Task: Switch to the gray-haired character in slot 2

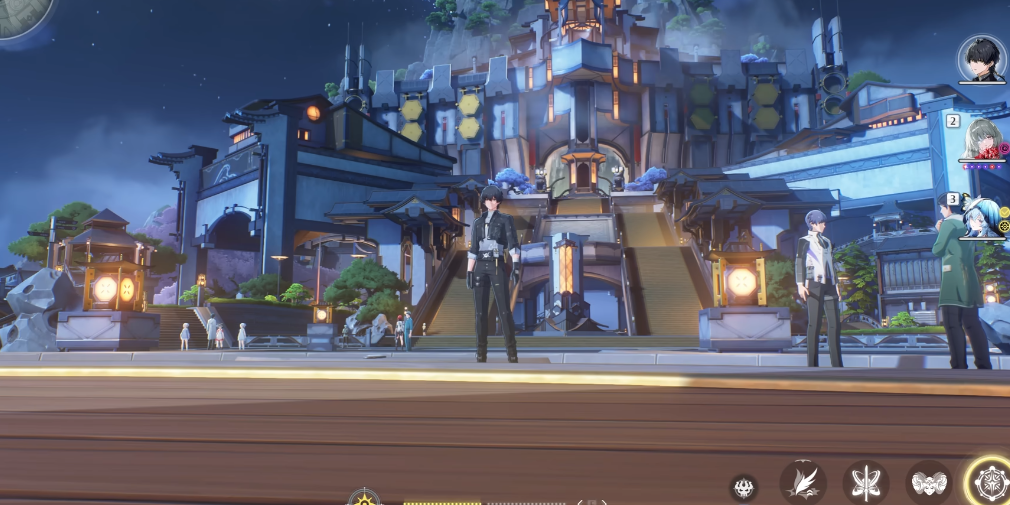Action: [x=981, y=140]
